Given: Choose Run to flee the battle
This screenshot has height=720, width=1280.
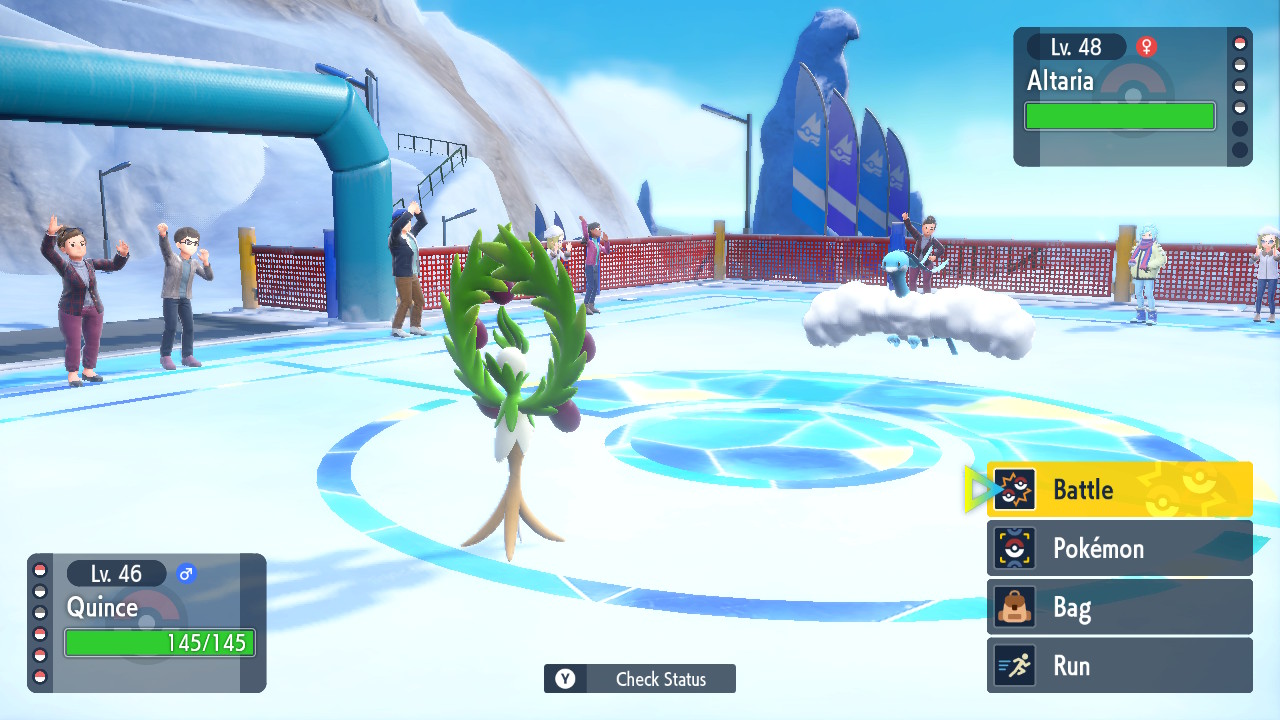Looking at the screenshot, I should (1118, 666).
